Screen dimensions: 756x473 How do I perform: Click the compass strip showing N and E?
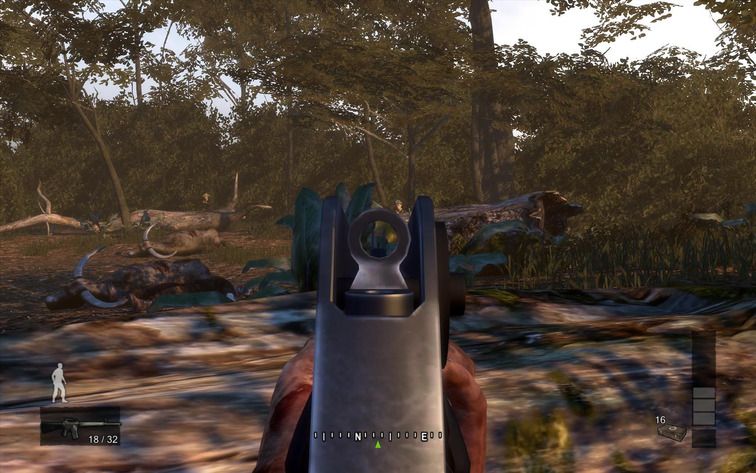point(377,436)
